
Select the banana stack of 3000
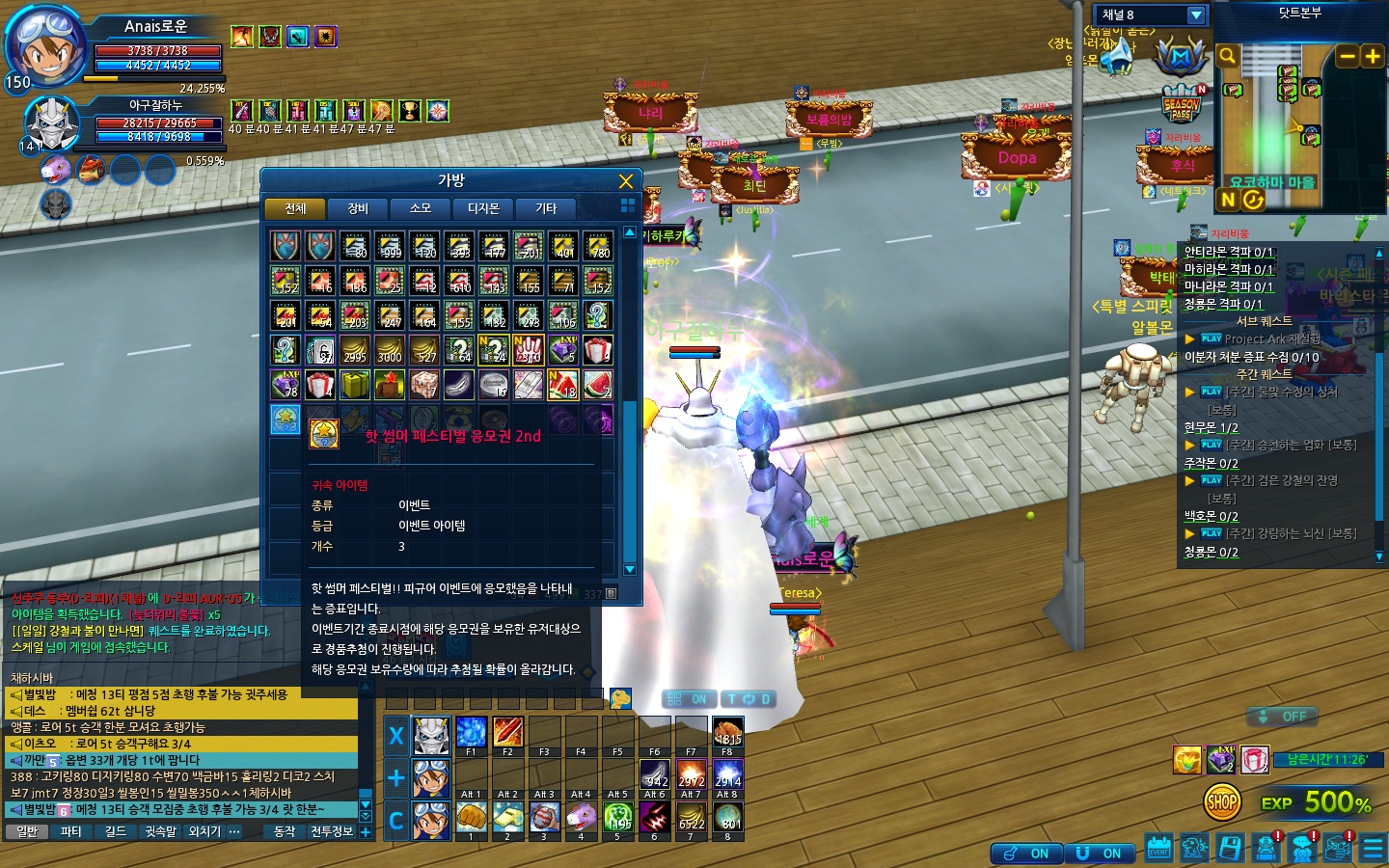click(390, 350)
